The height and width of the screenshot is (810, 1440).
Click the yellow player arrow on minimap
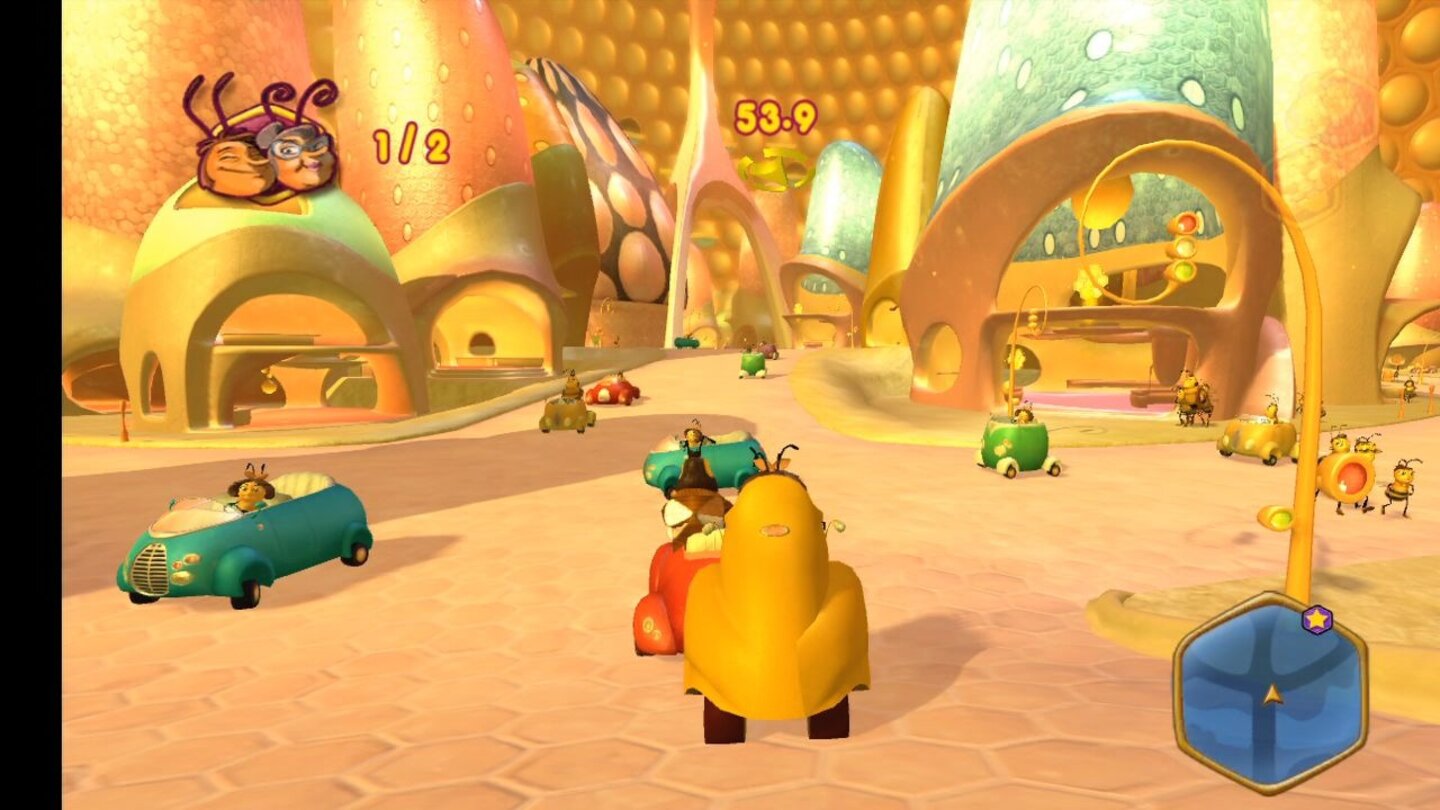[x=1271, y=695]
